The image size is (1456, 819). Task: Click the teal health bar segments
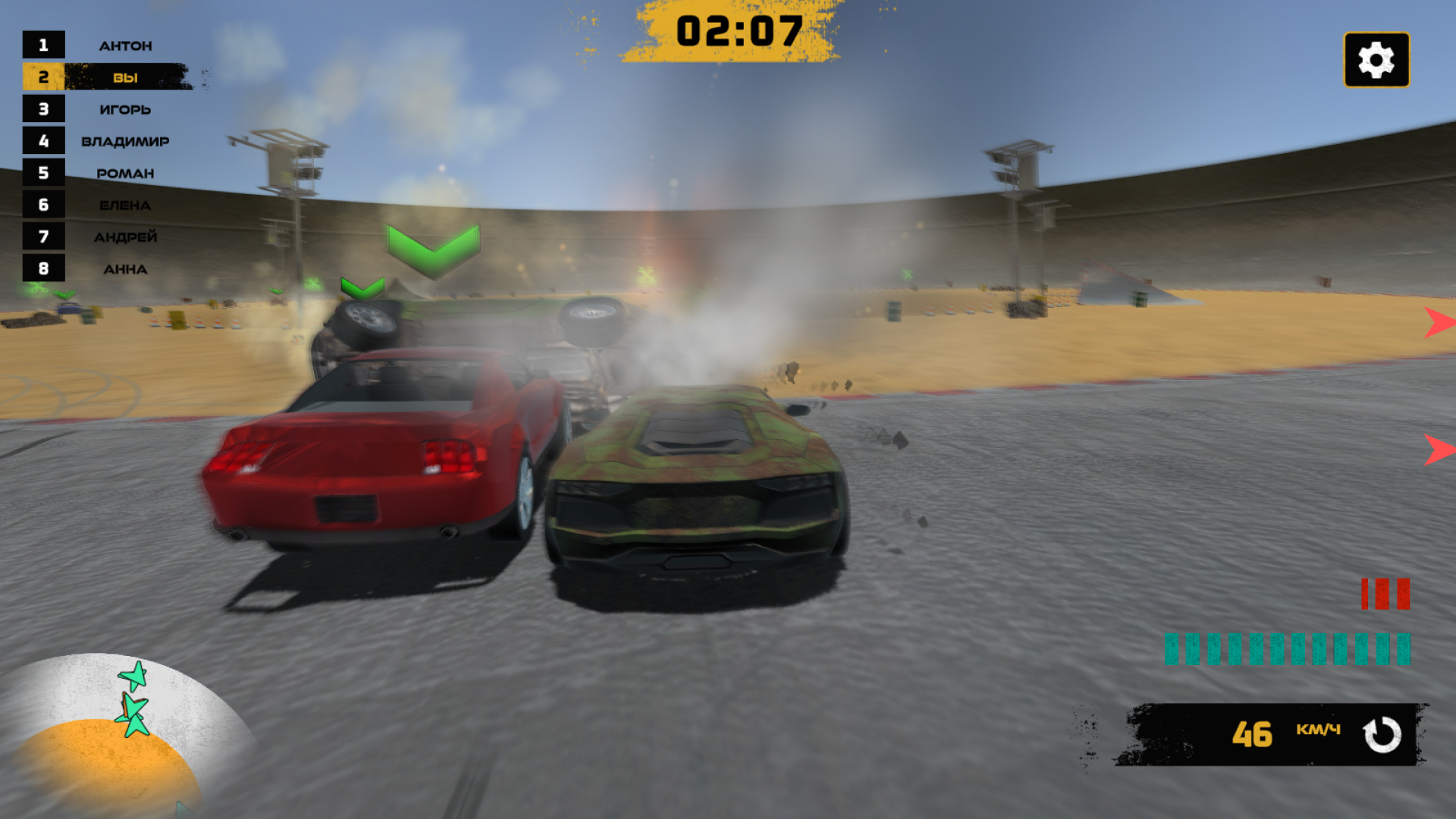(1289, 647)
